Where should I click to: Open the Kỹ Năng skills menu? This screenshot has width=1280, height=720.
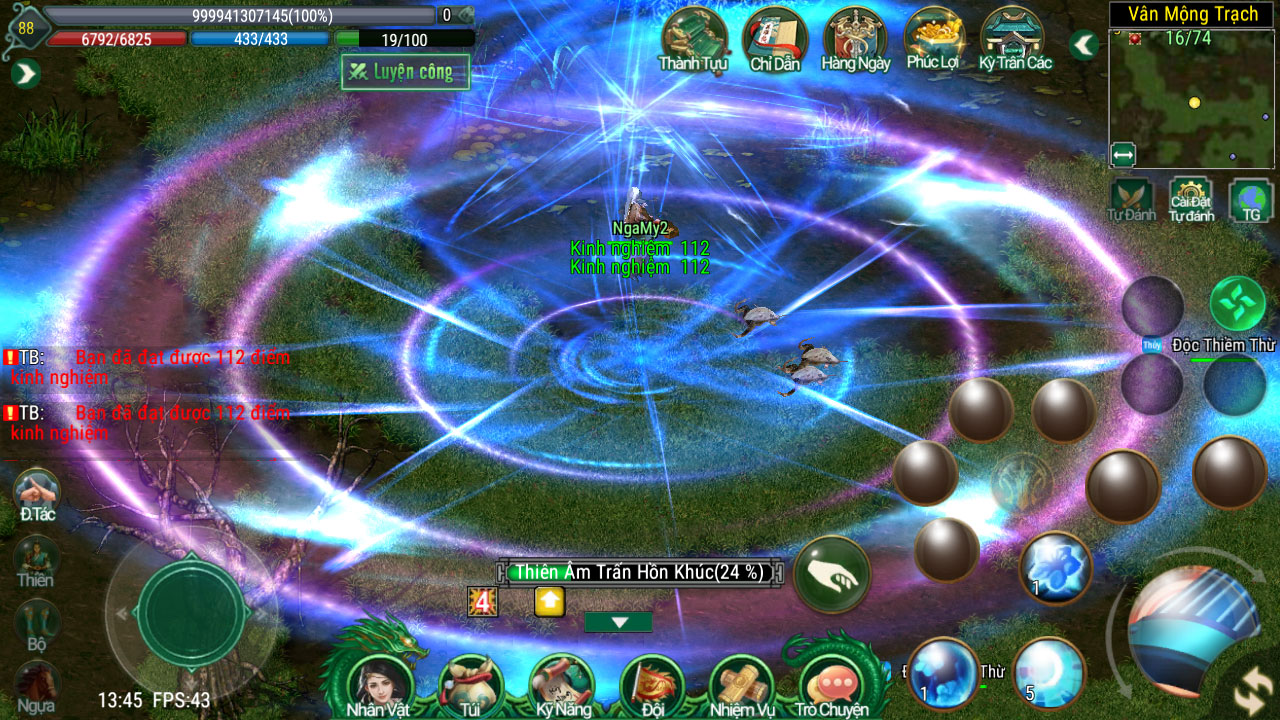(560, 684)
